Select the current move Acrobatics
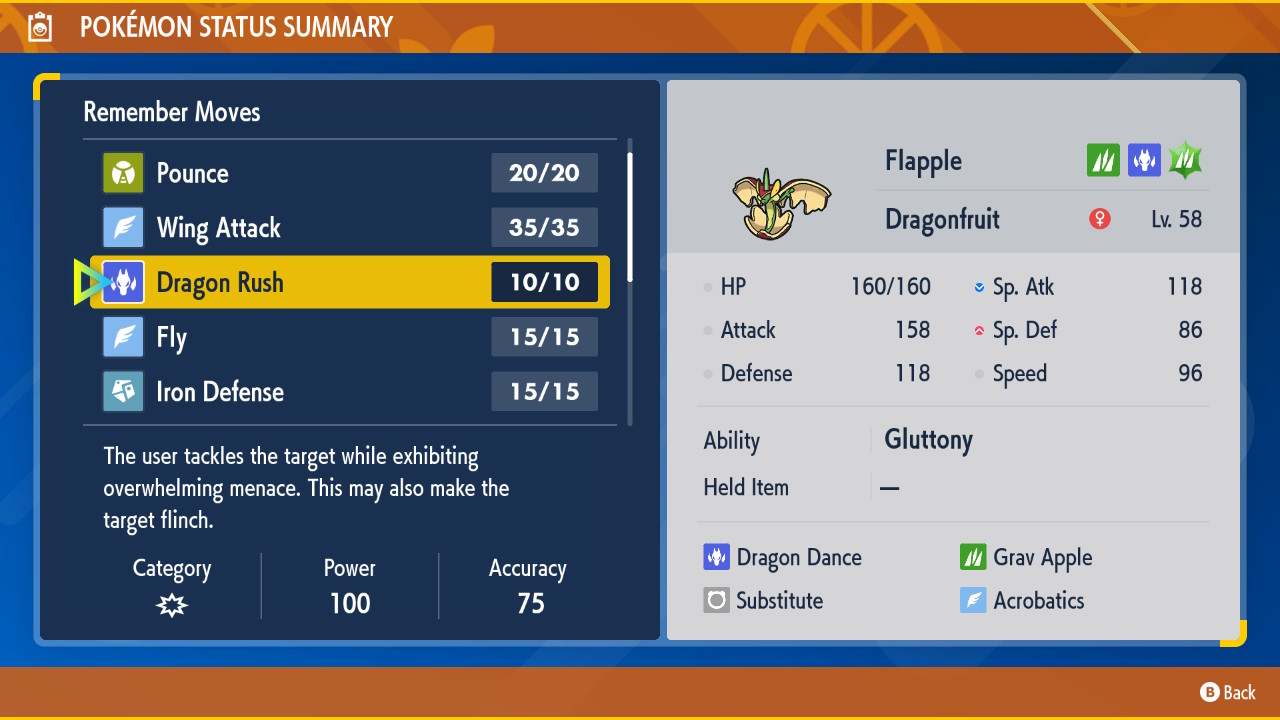Image resolution: width=1280 pixels, height=720 pixels. tap(1022, 600)
